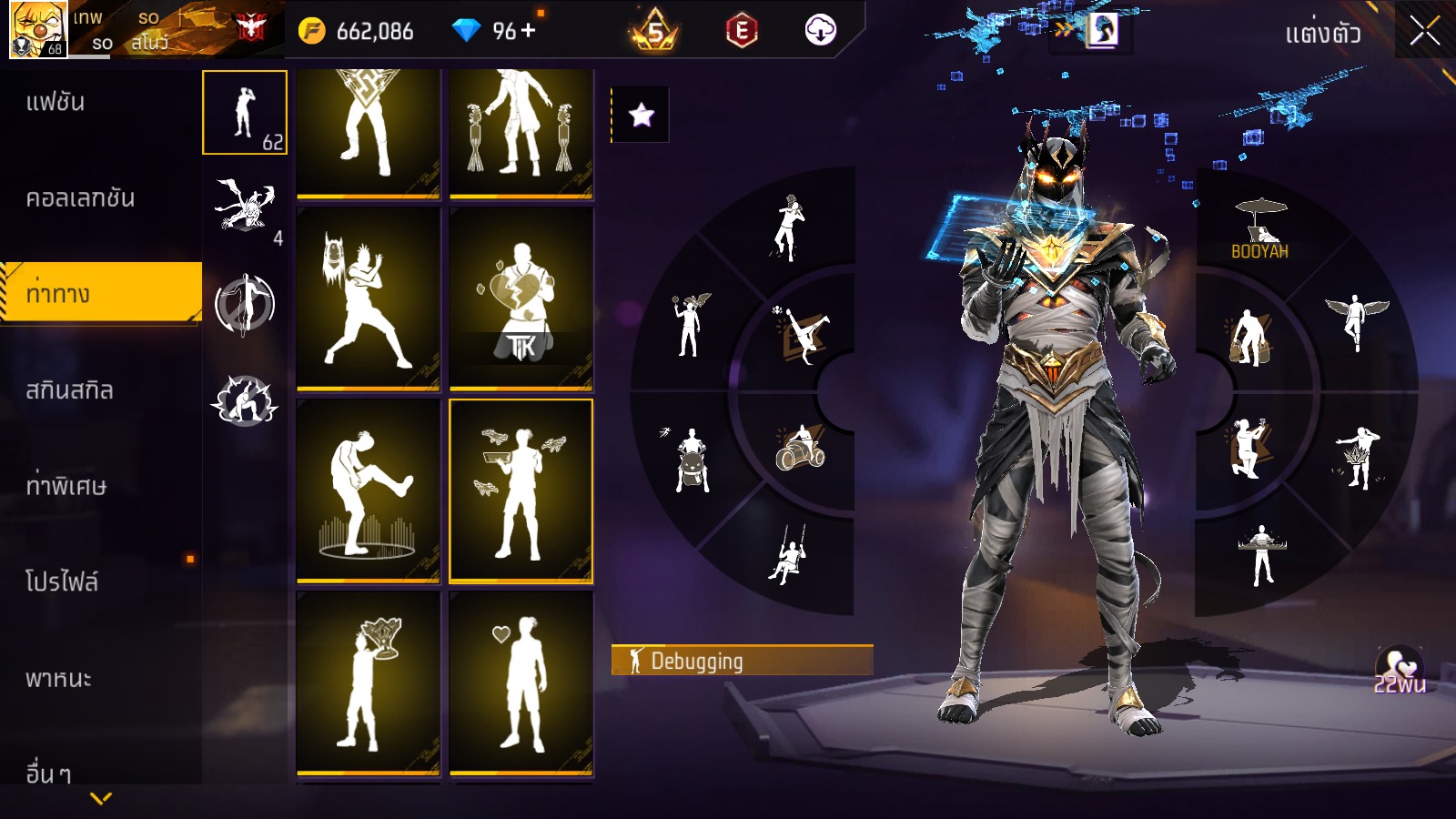Image resolution: width=1456 pixels, height=819 pixels.
Task: Switch to the คอลเลกชัน collection tab
Action: coord(80,198)
